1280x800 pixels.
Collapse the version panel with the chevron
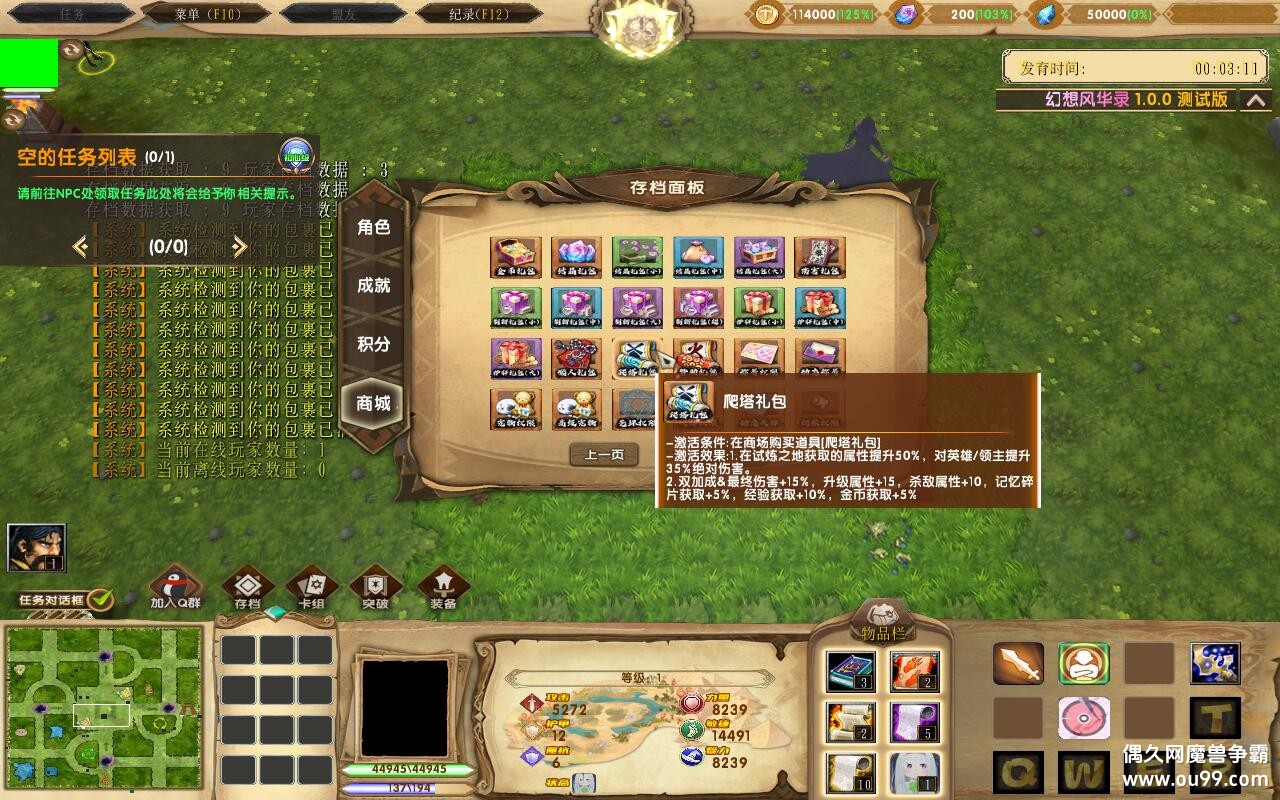1257,100
